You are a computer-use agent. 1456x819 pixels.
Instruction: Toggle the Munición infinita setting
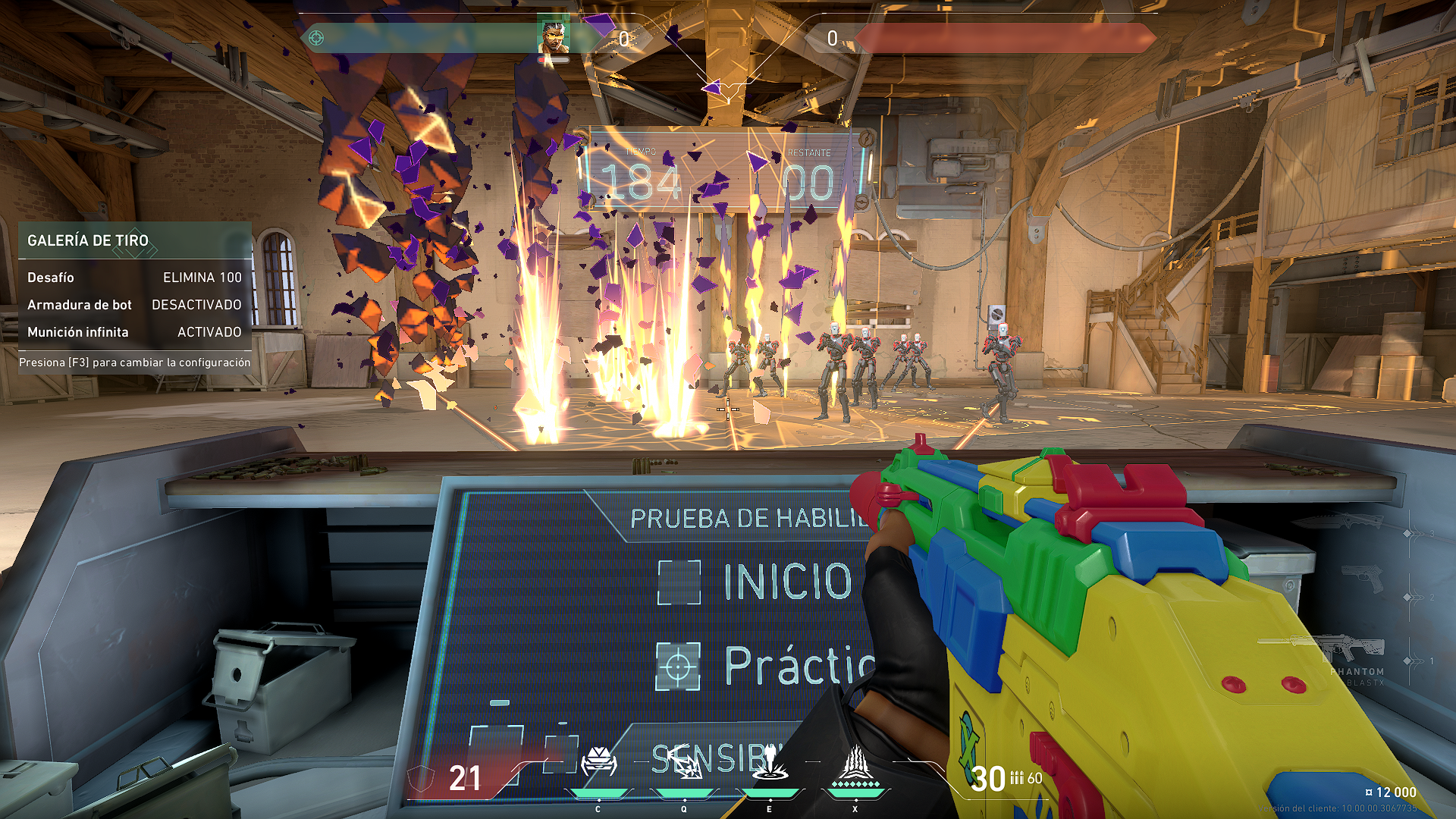coord(134,332)
